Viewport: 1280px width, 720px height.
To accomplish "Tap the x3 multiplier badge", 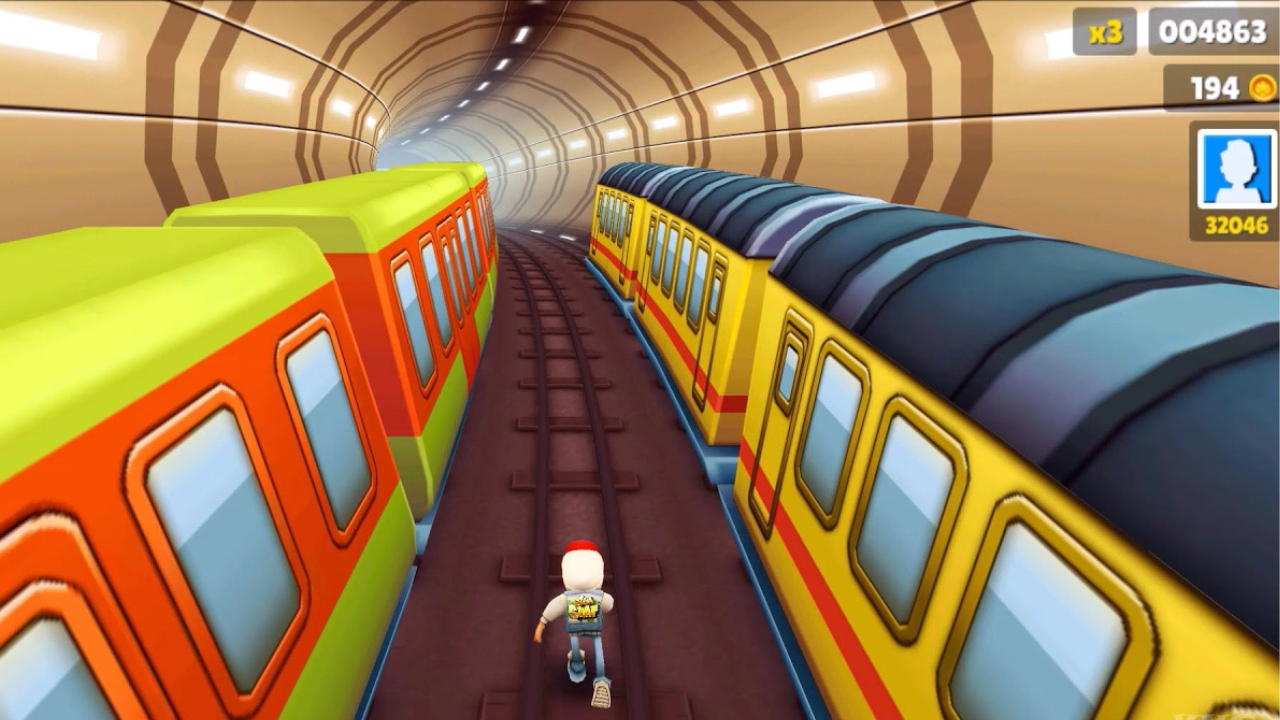I will pos(1105,29).
